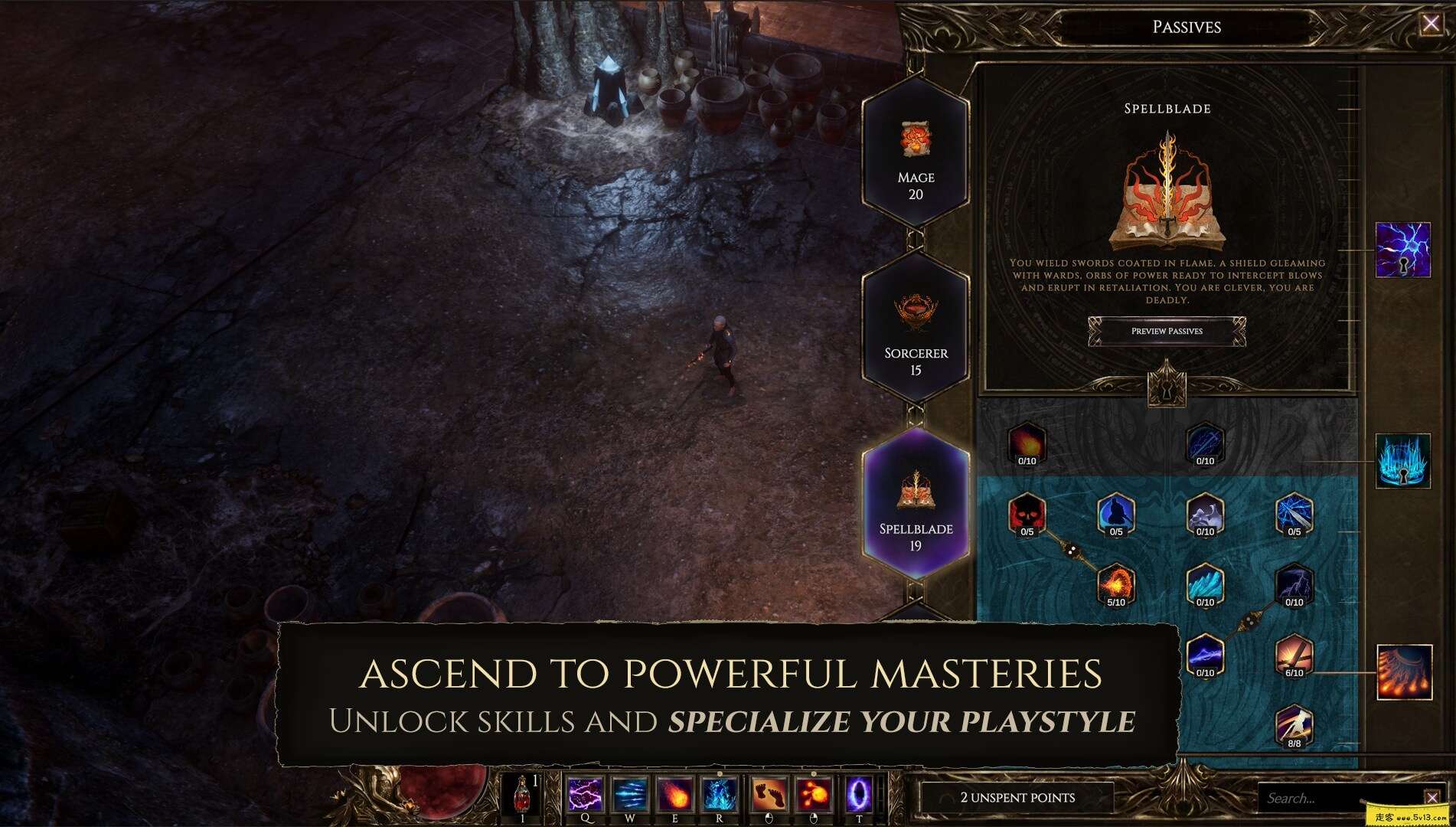Activate the purple lightning skill on Q
This screenshot has height=827, width=1456.
pyautogui.click(x=585, y=794)
